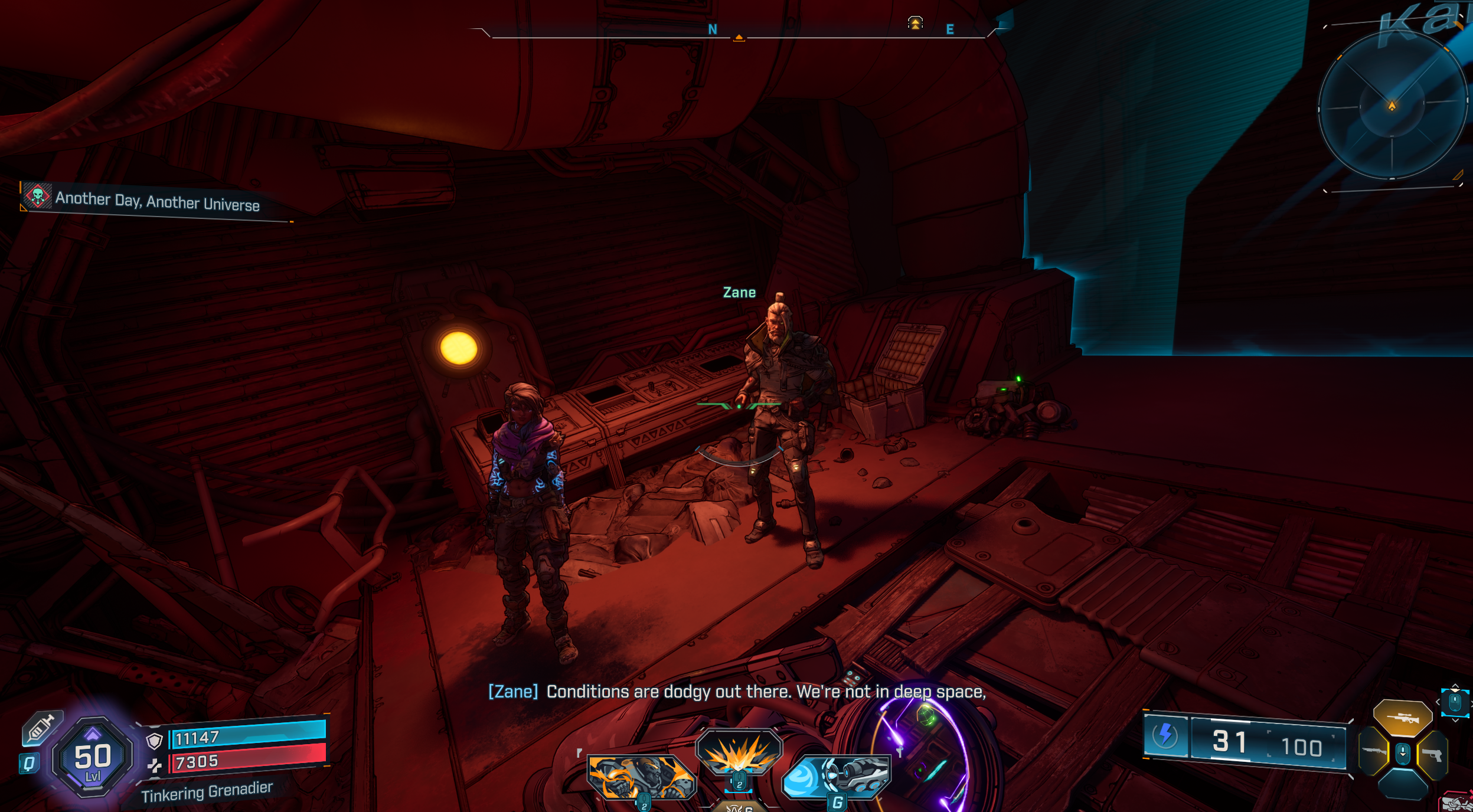This screenshot has width=1473, height=812.
Task: Select the empty bottom weapon slot
Action: (x=1403, y=785)
